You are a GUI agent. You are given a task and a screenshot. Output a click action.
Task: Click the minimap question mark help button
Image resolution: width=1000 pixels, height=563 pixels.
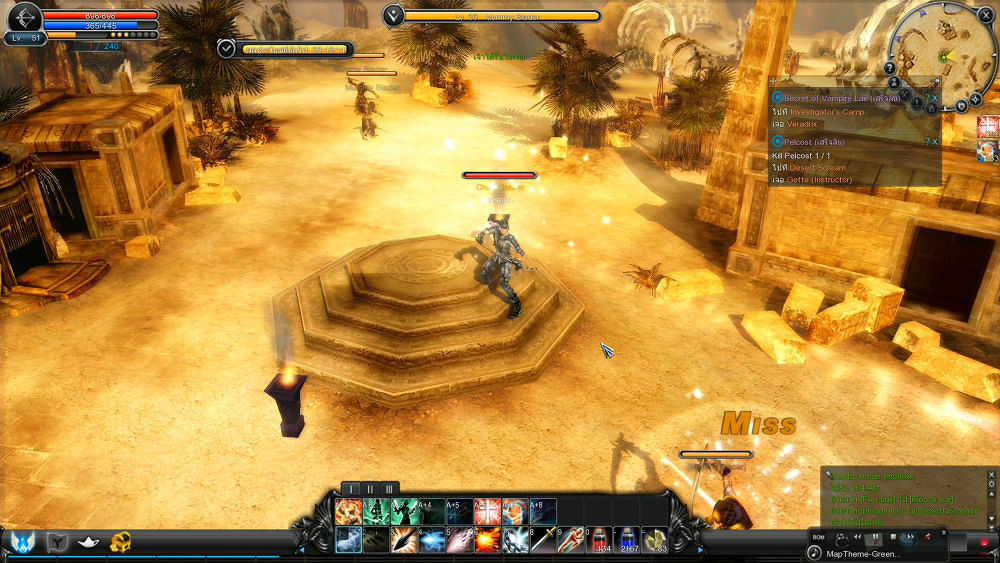coord(890,68)
